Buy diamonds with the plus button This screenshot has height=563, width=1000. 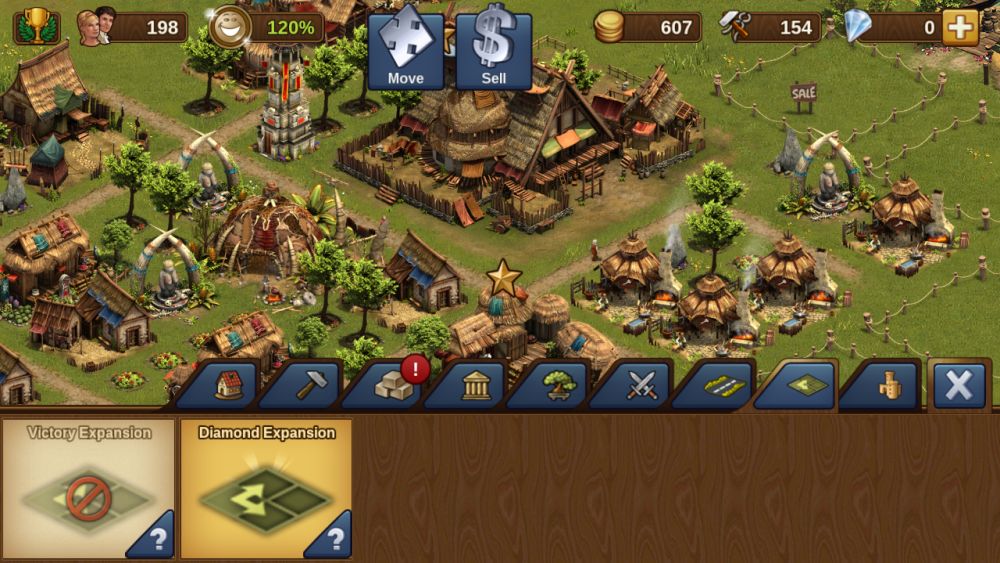click(960, 27)
